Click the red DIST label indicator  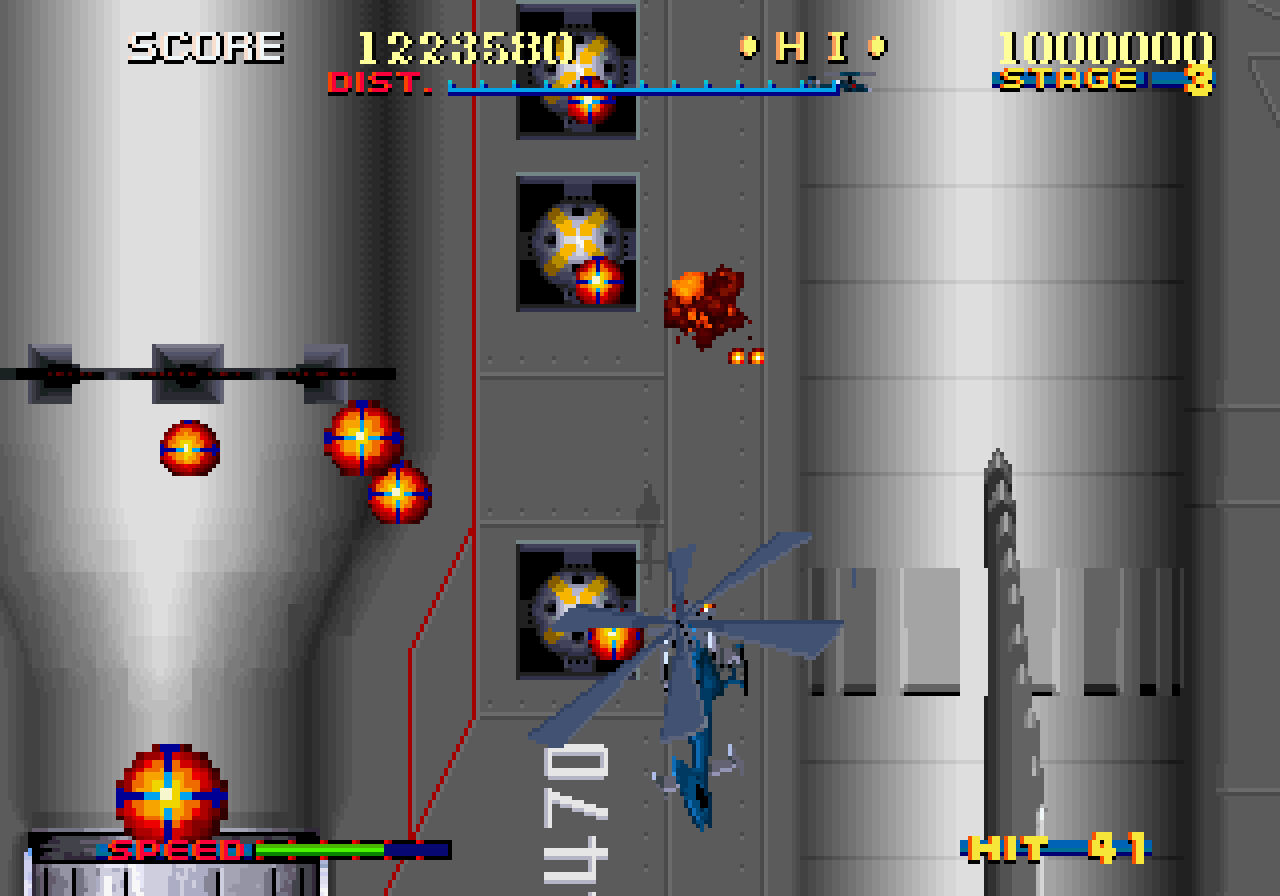pos(378,83)
